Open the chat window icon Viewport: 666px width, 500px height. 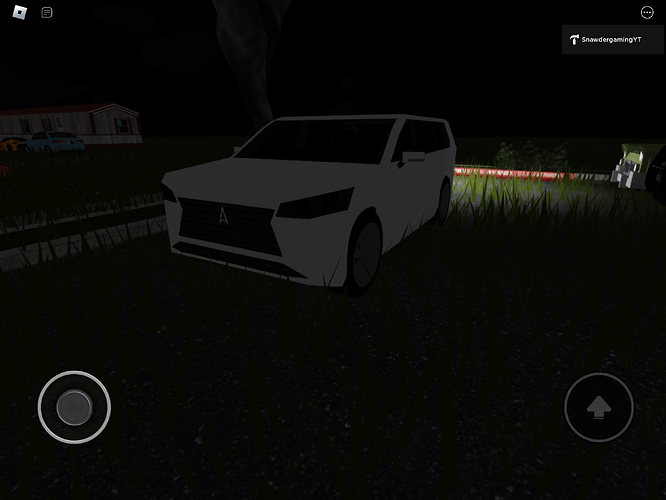(47, 12)
